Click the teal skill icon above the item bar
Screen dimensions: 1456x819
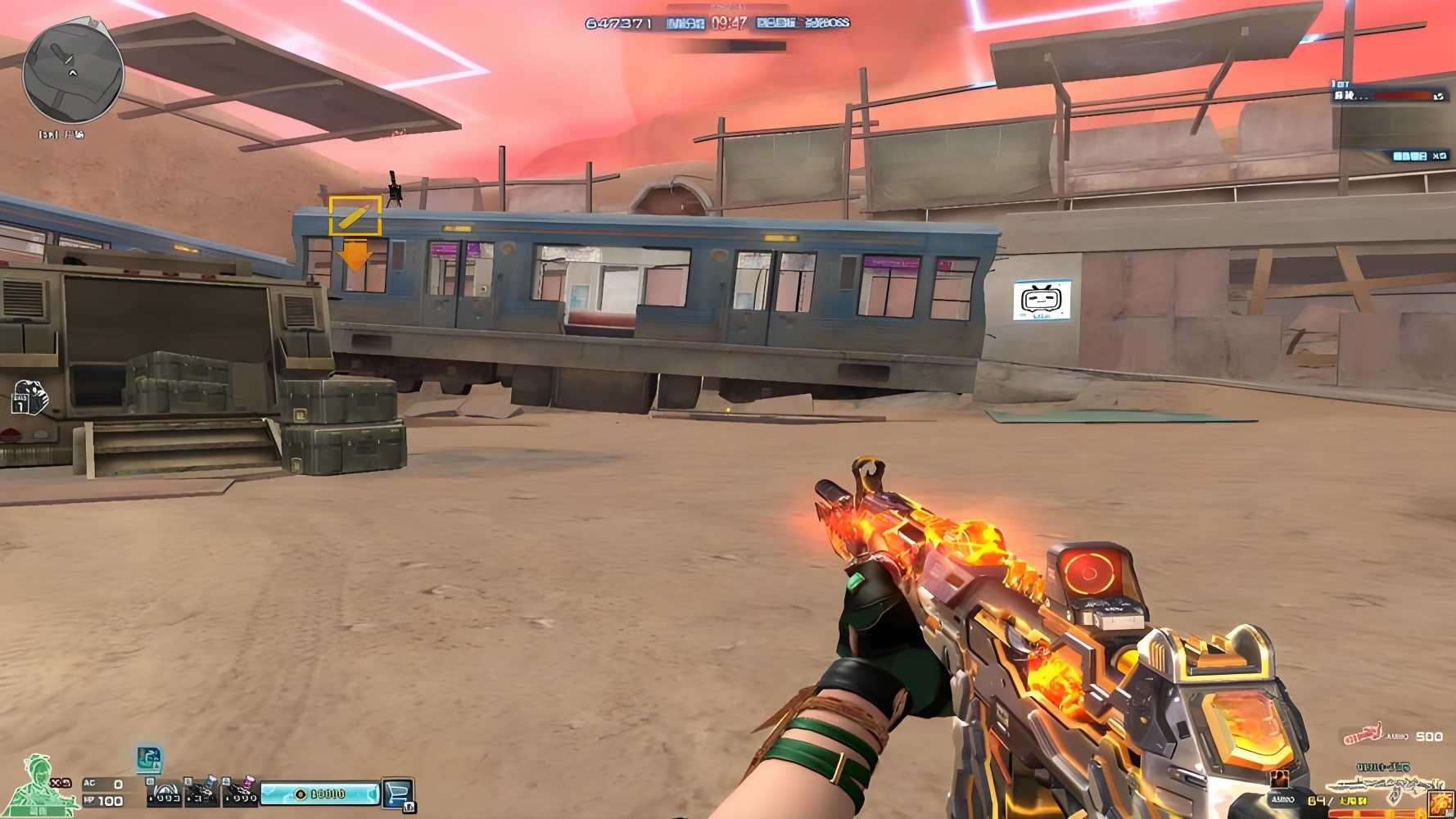149,759
